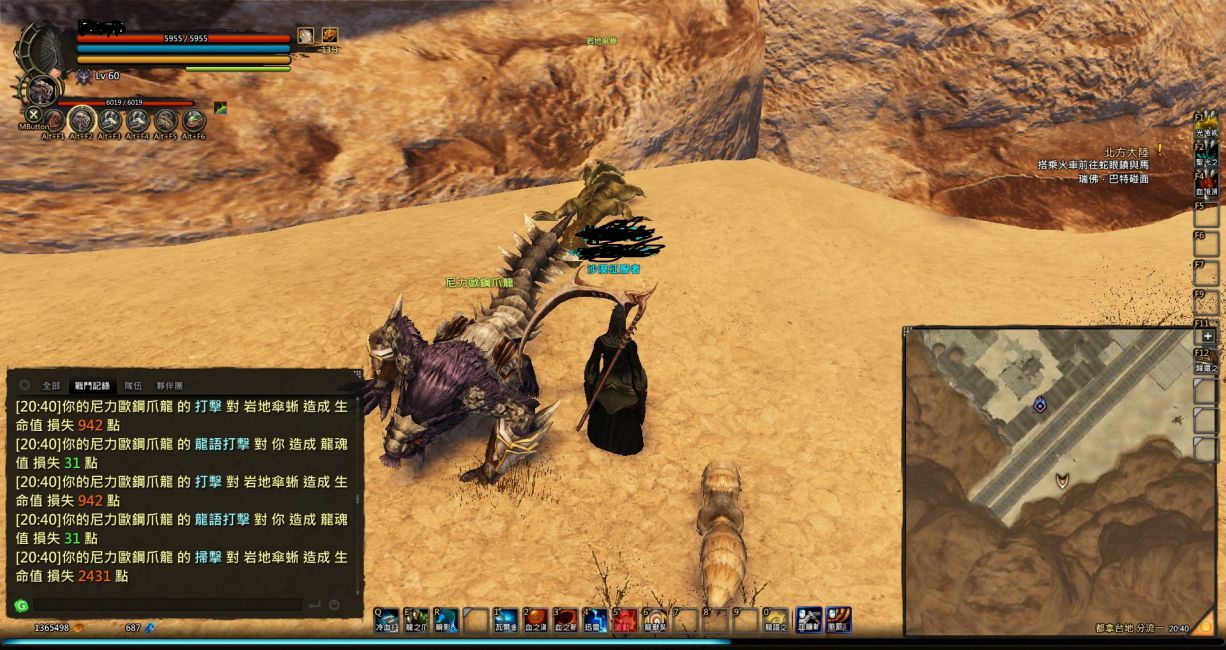Trigger the red skill in slot 5

[626, 620]
